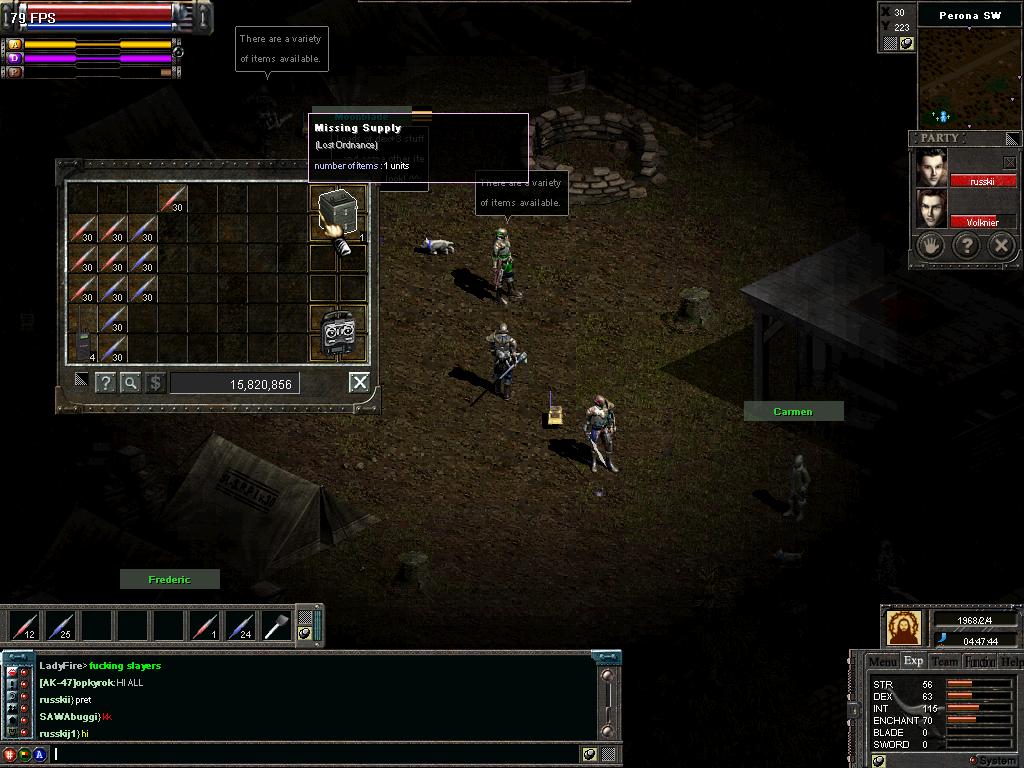Close the inventory window with the X
The height and width of the screenshot is (768, 1024).
tap(360, 382)
